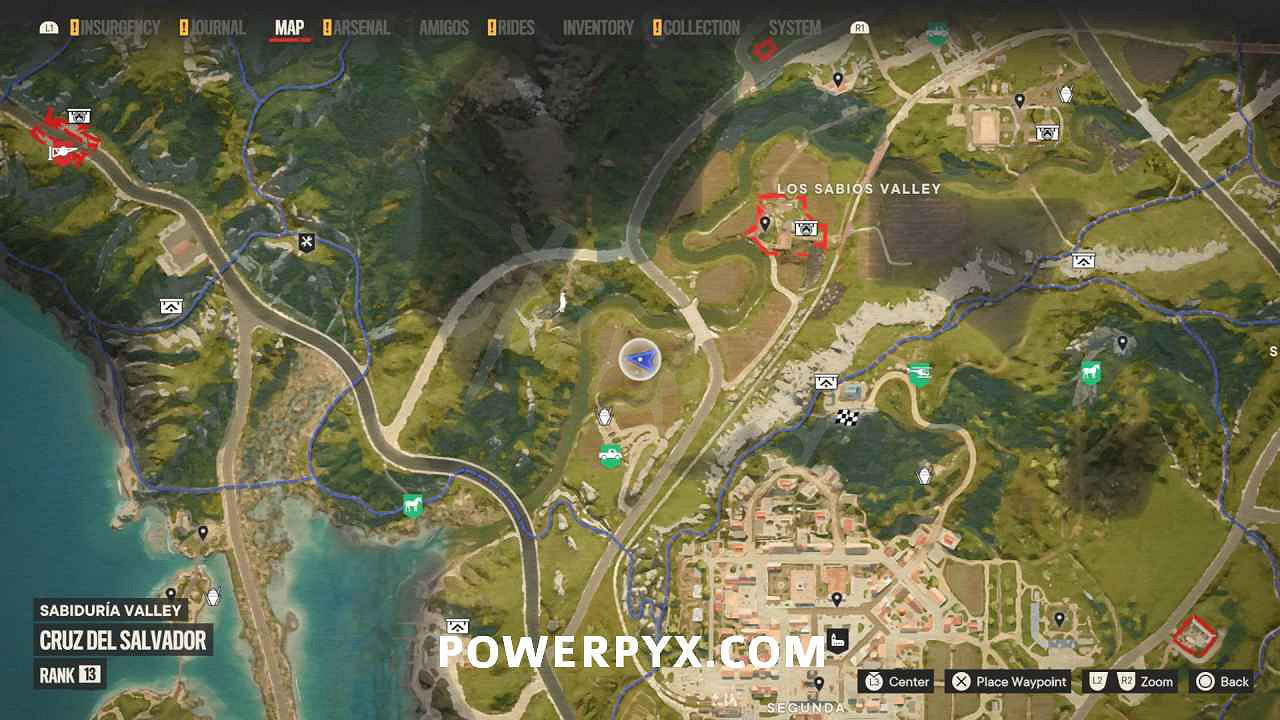Switch to the ARSENAL tab

(362, 28)
